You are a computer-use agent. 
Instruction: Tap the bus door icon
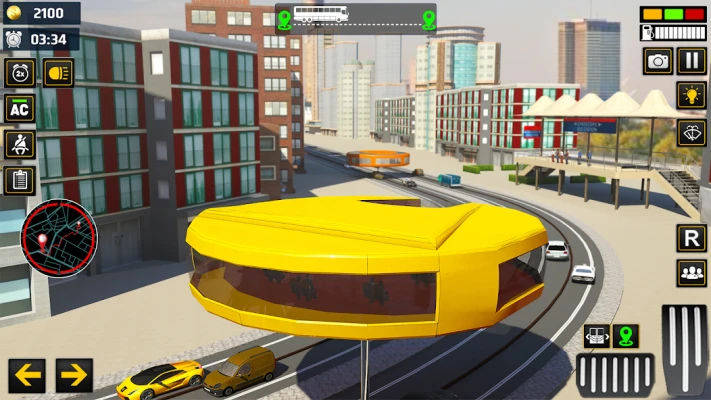point(597,336)
